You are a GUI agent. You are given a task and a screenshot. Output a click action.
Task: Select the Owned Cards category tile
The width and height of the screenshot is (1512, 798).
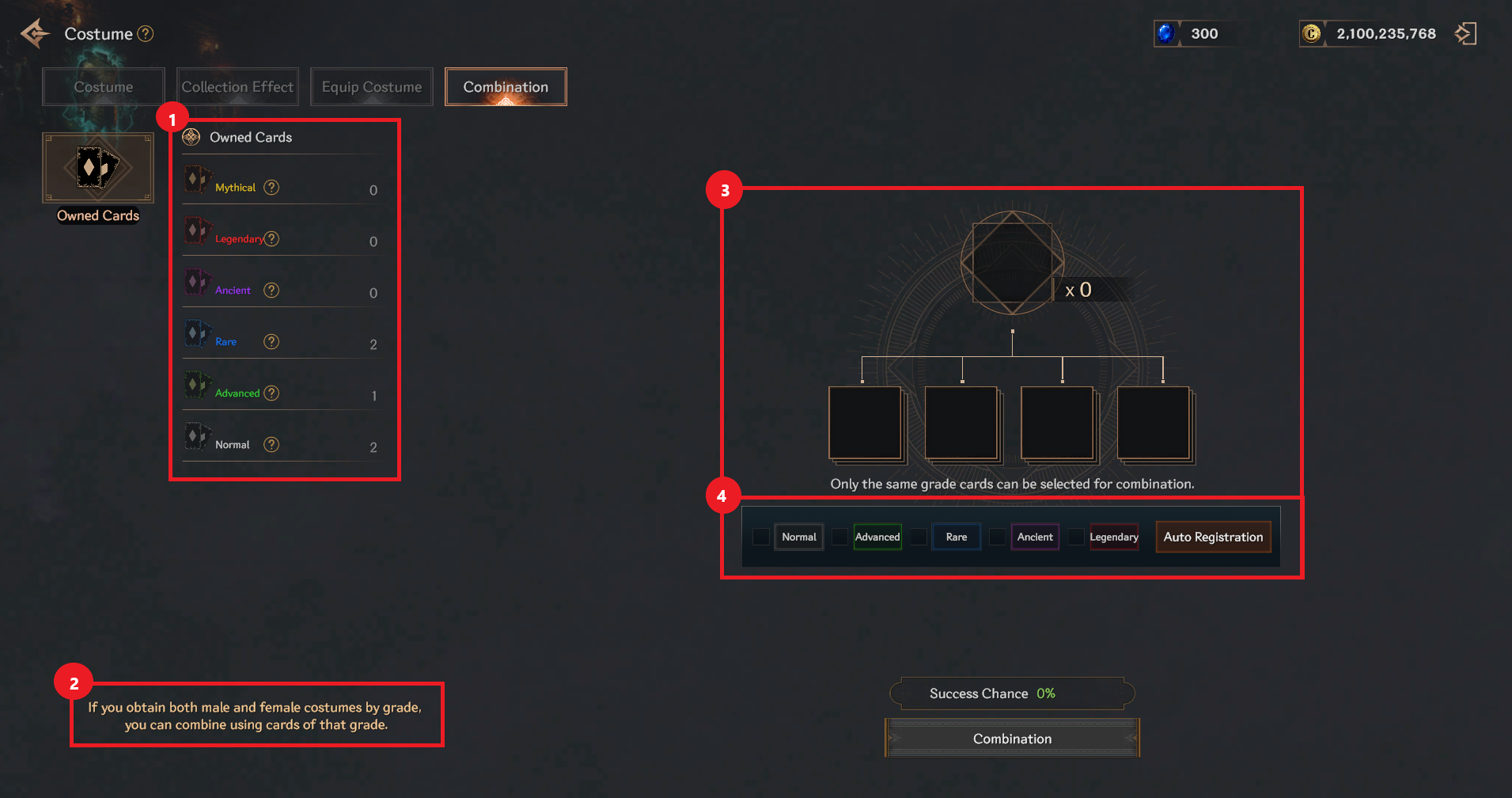(x=98, y=168)
